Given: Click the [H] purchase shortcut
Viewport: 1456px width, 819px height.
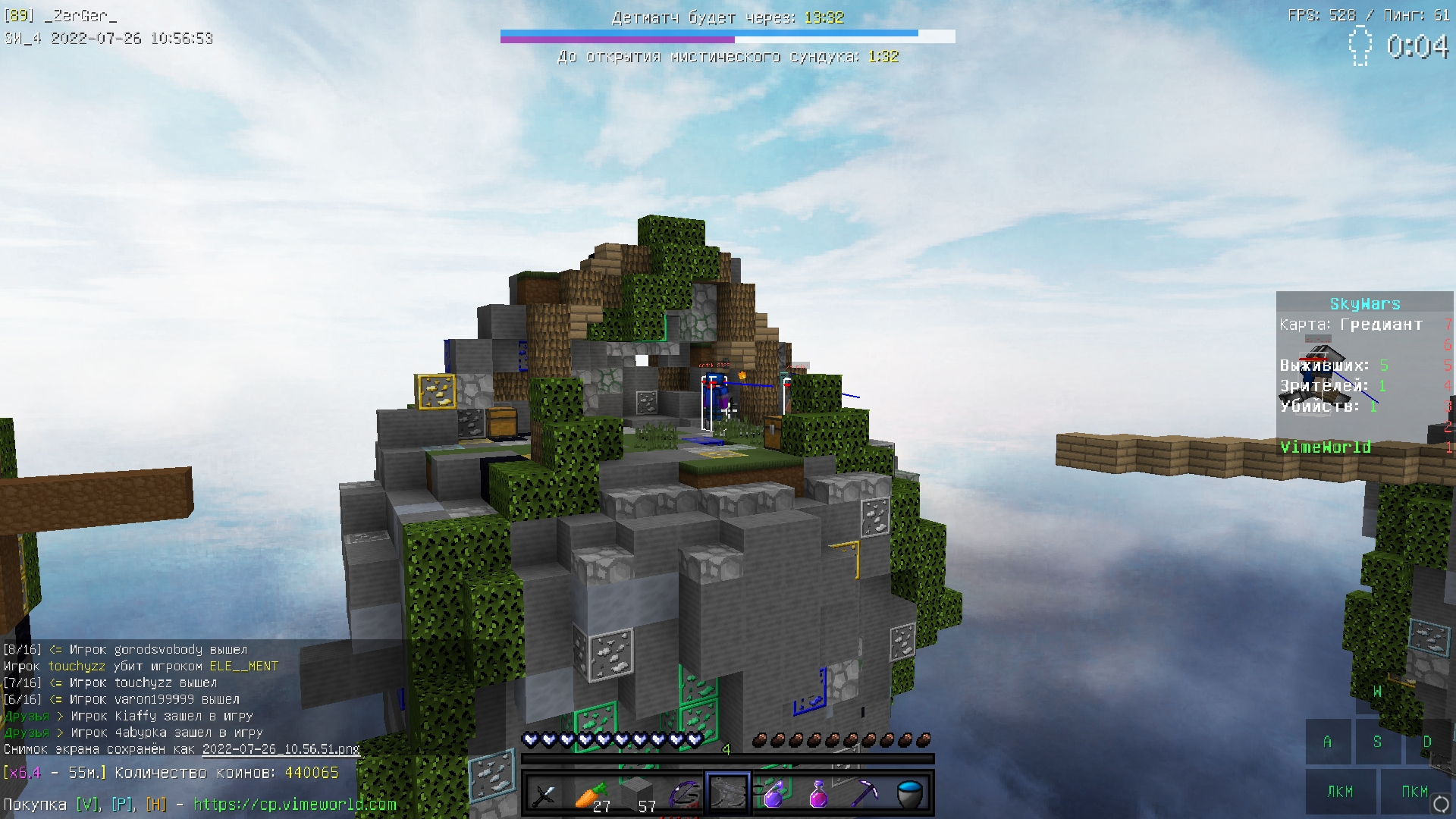Looking at the screenshot, I should (x=157, y=803).
